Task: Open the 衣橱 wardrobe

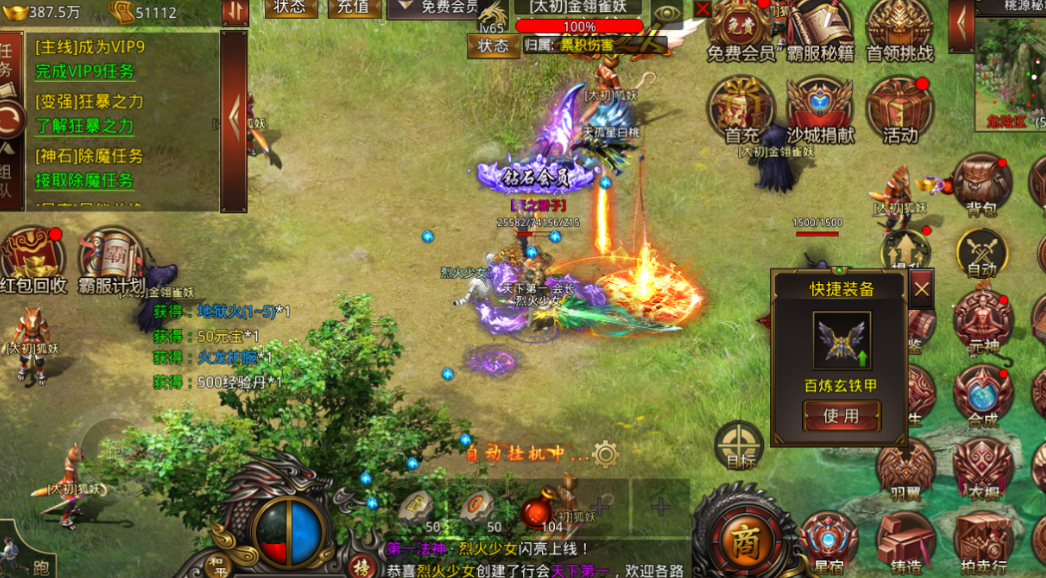Action: tap(982, 468)
